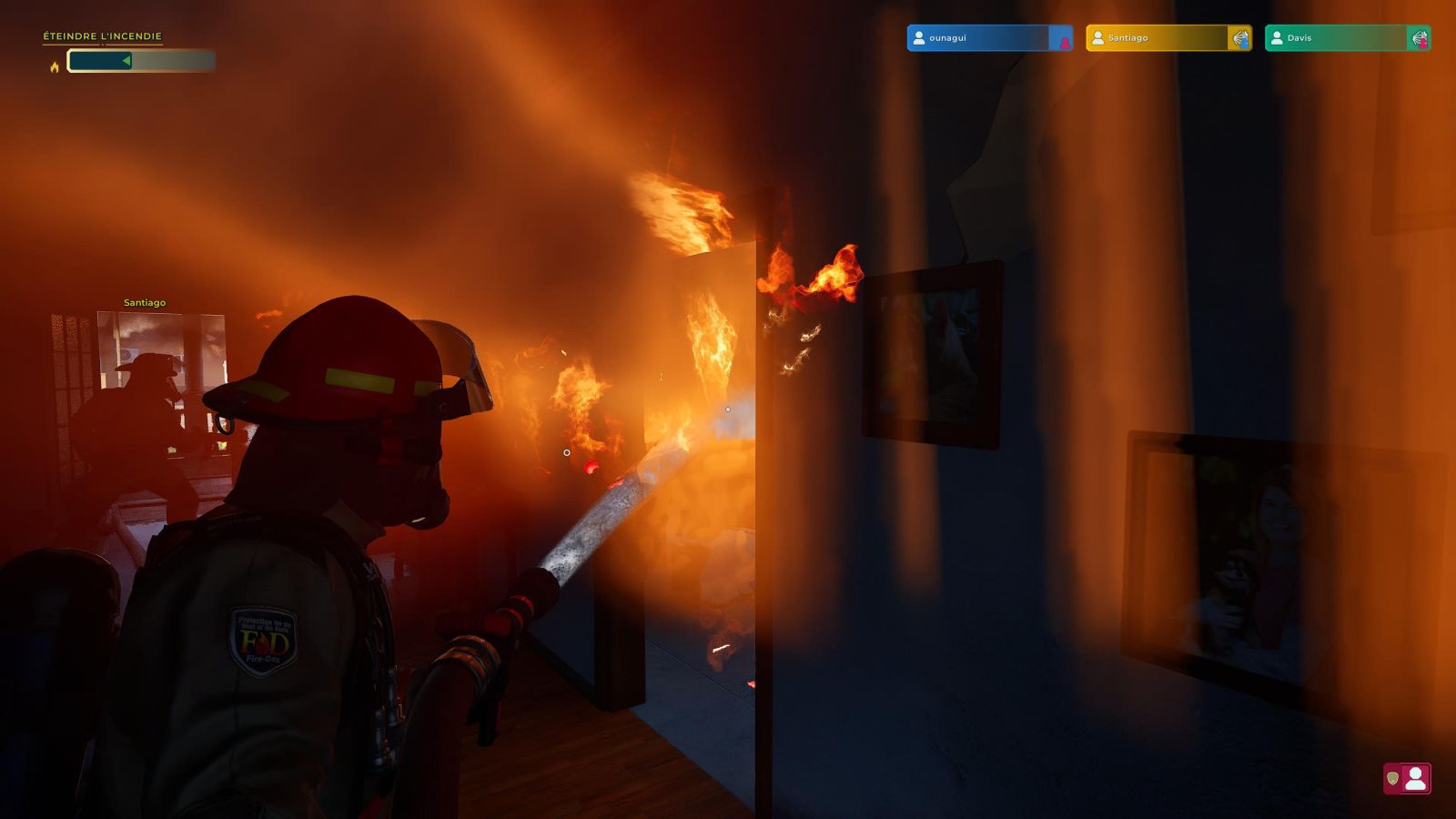Select the ounagui player card
1456x819 pixels.
988,38
